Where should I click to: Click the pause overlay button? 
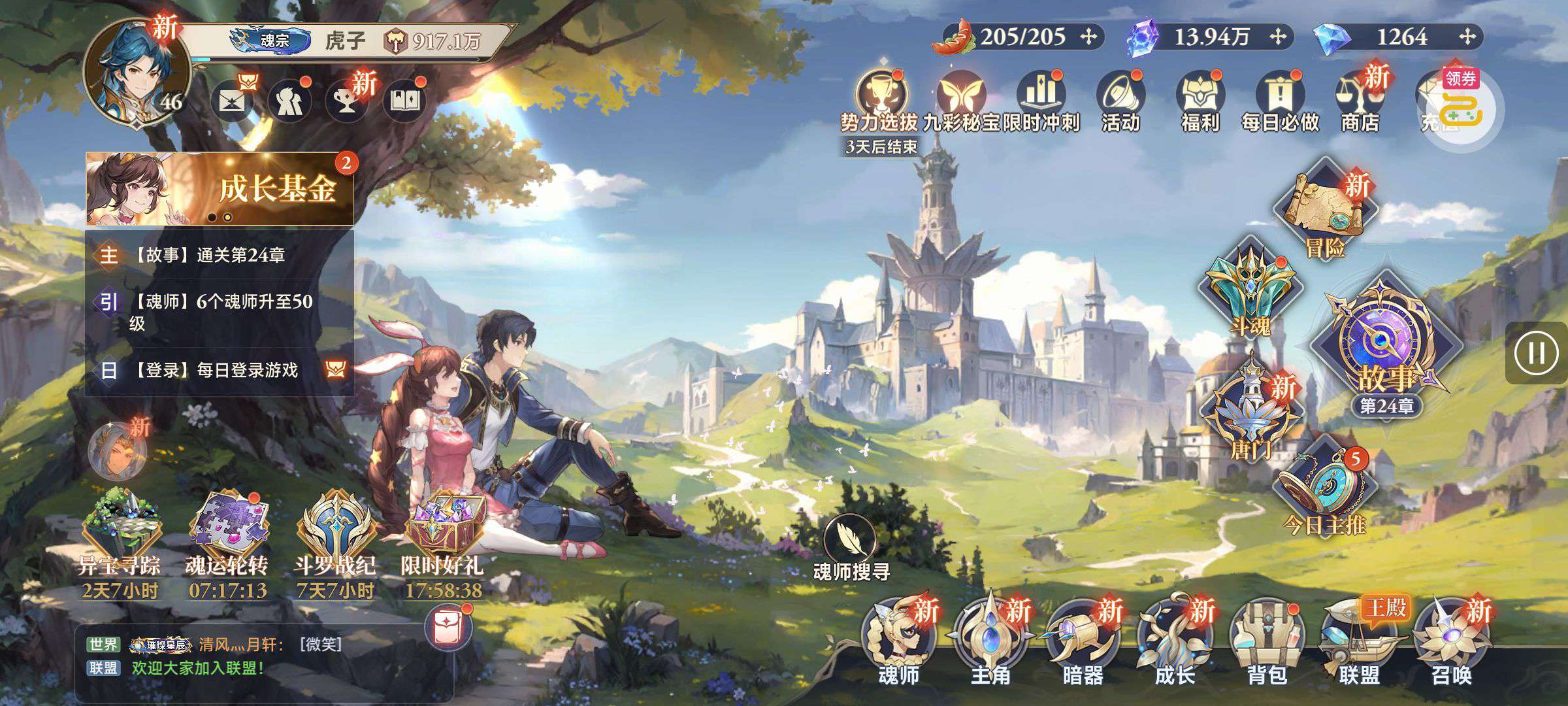pyautogui.click(x=1537, y=353)
